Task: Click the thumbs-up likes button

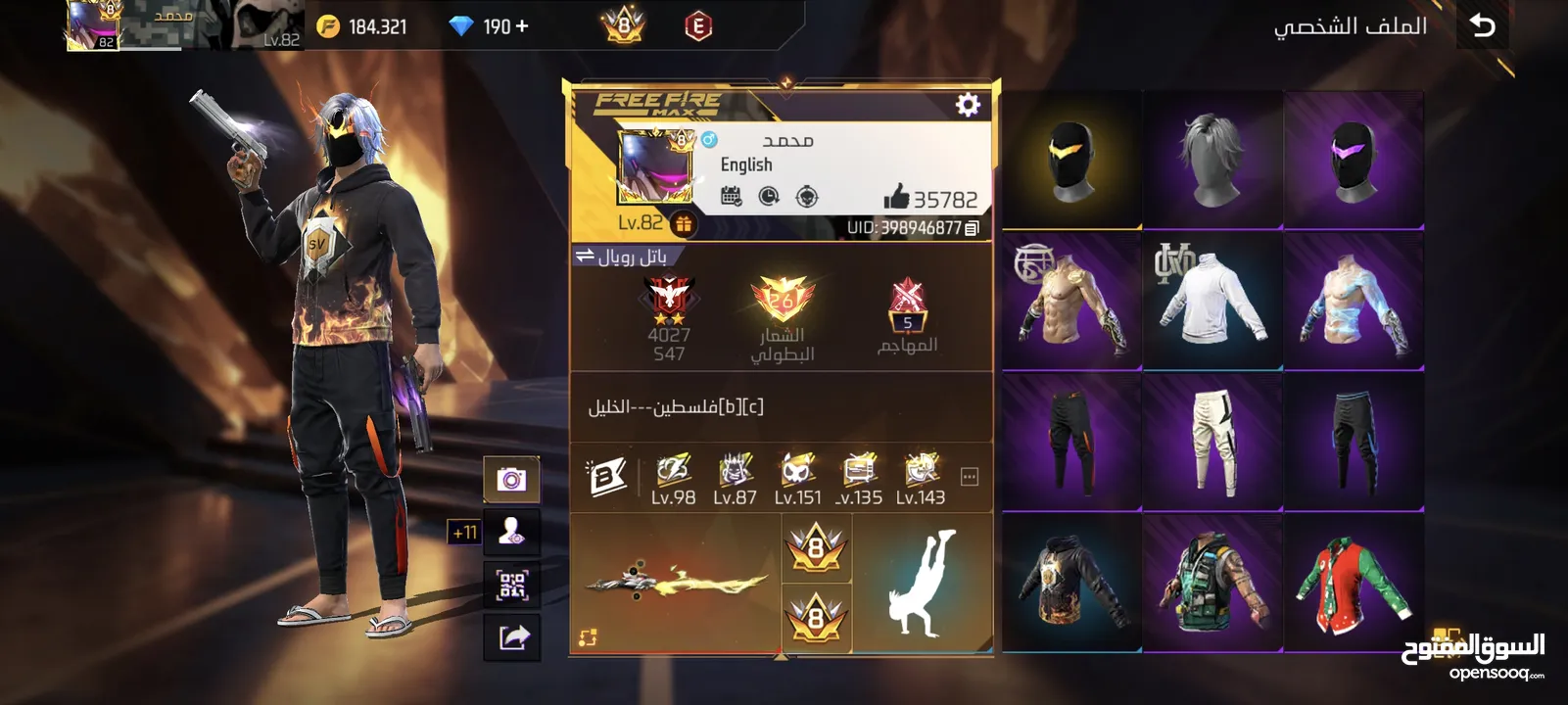Action: point(896,198)
